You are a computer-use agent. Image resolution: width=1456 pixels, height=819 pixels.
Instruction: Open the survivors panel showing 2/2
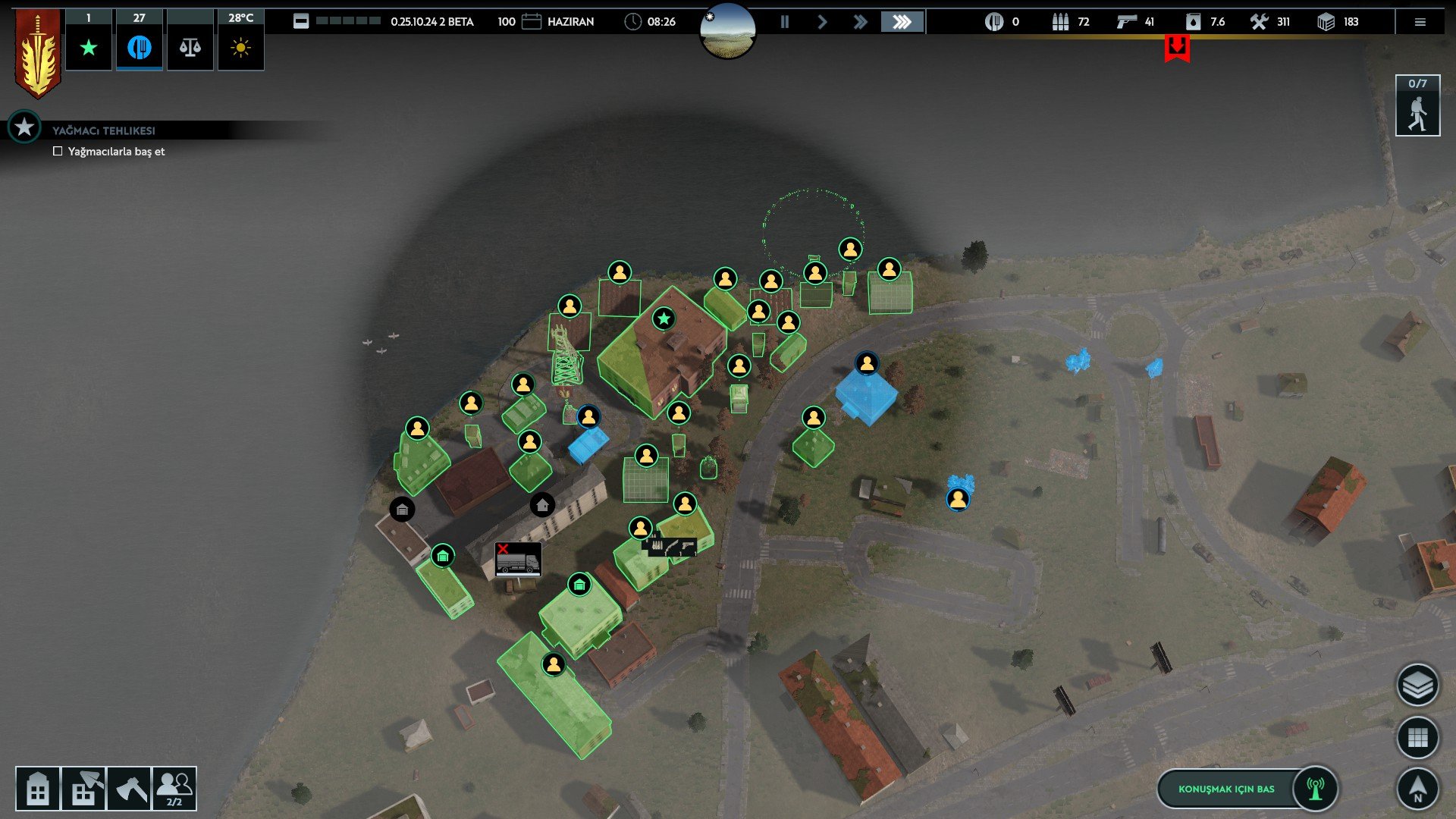(x=174, y=789)
